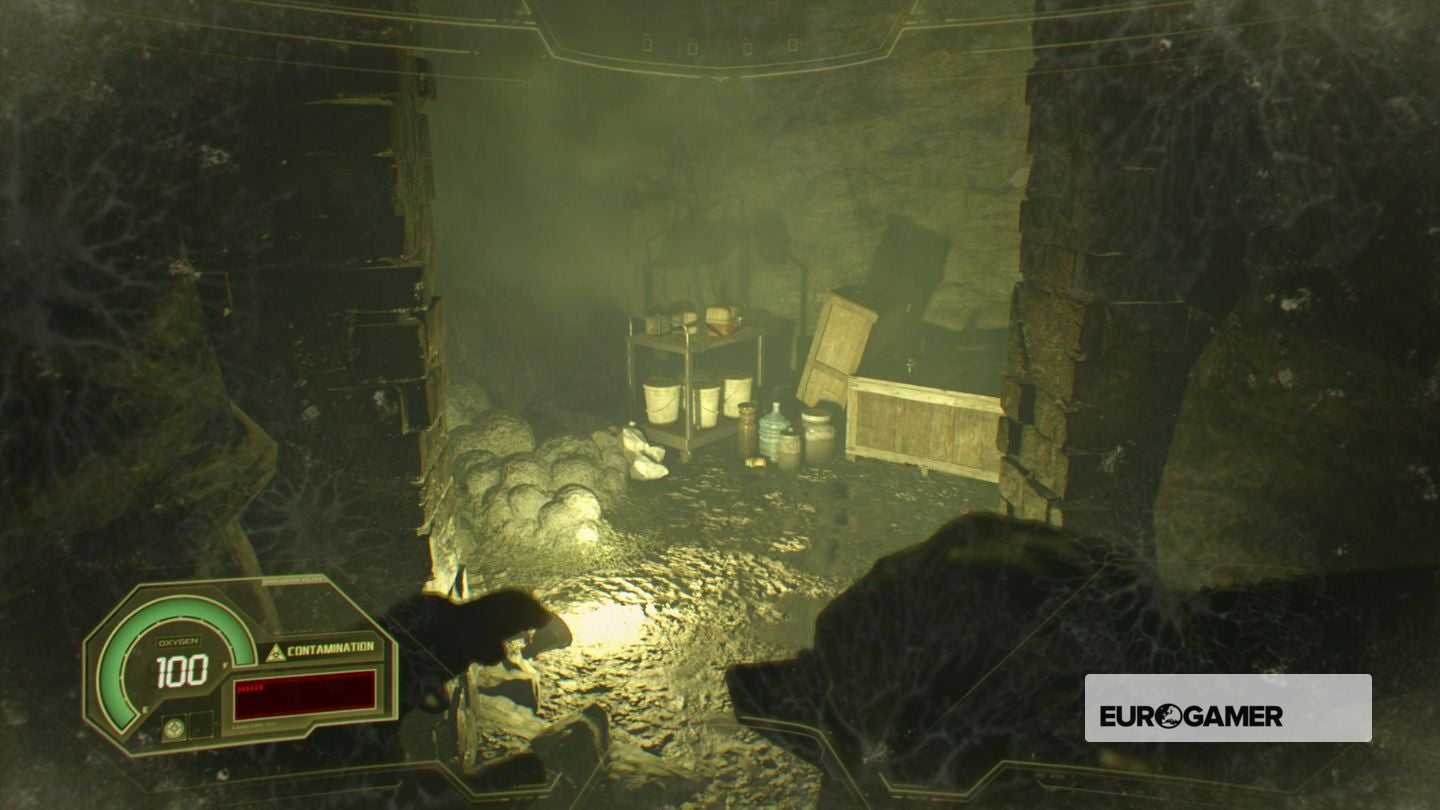Click the OXYGEN label on the gas mask HUD

tap(179, 643)
